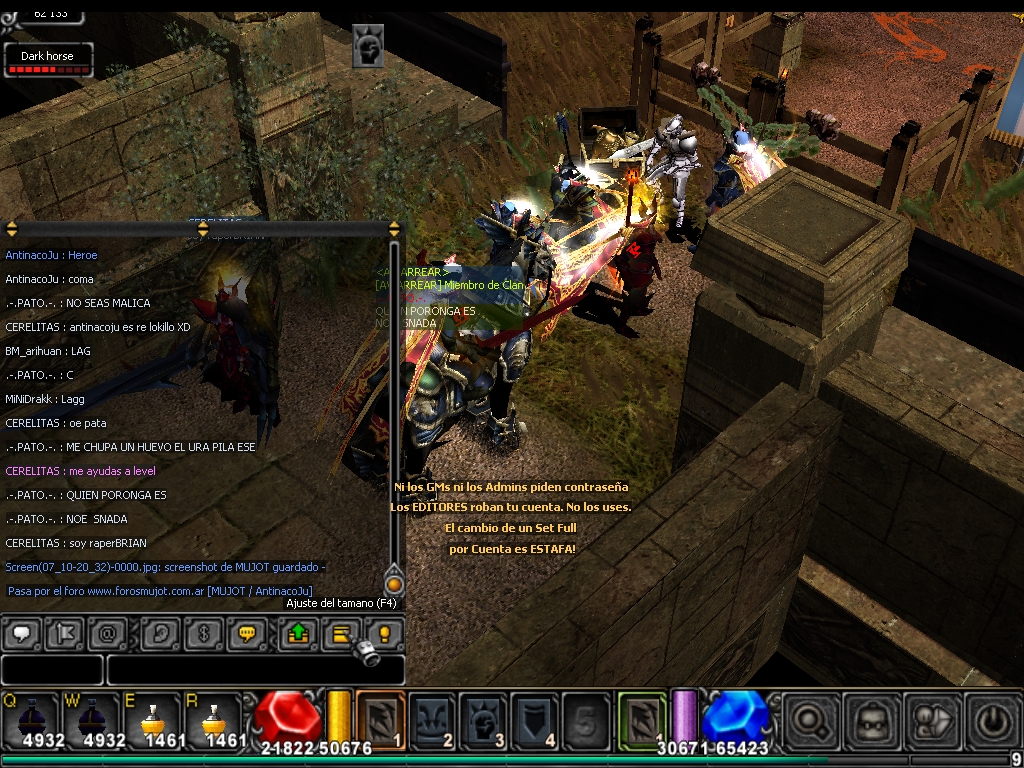The image size is (1024, 768).
Task: Click the yellow exclamation mark button
Action: [383, 633]
